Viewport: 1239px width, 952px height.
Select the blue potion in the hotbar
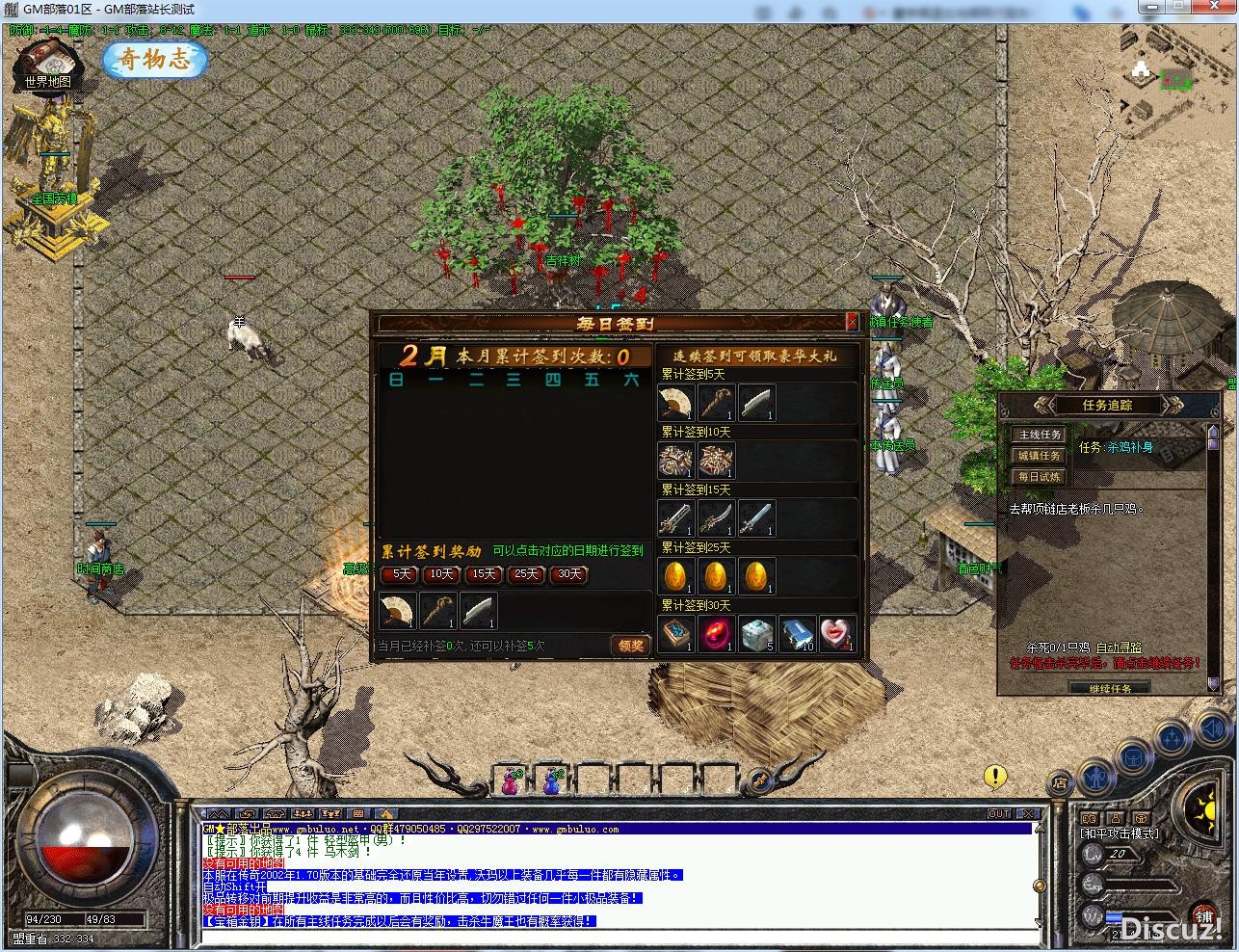point(552,780)
